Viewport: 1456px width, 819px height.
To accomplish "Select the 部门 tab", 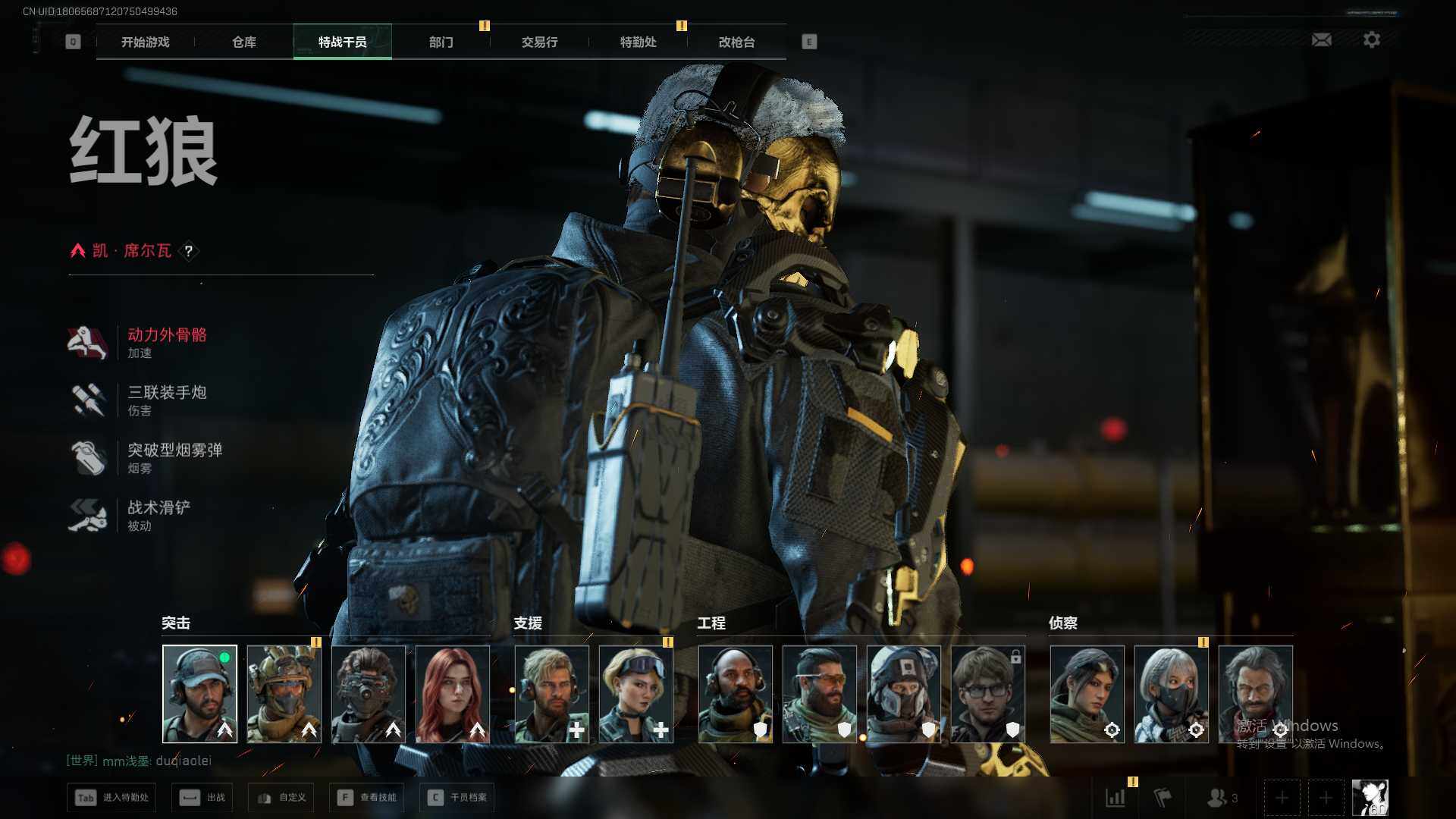I will [441, 42].
